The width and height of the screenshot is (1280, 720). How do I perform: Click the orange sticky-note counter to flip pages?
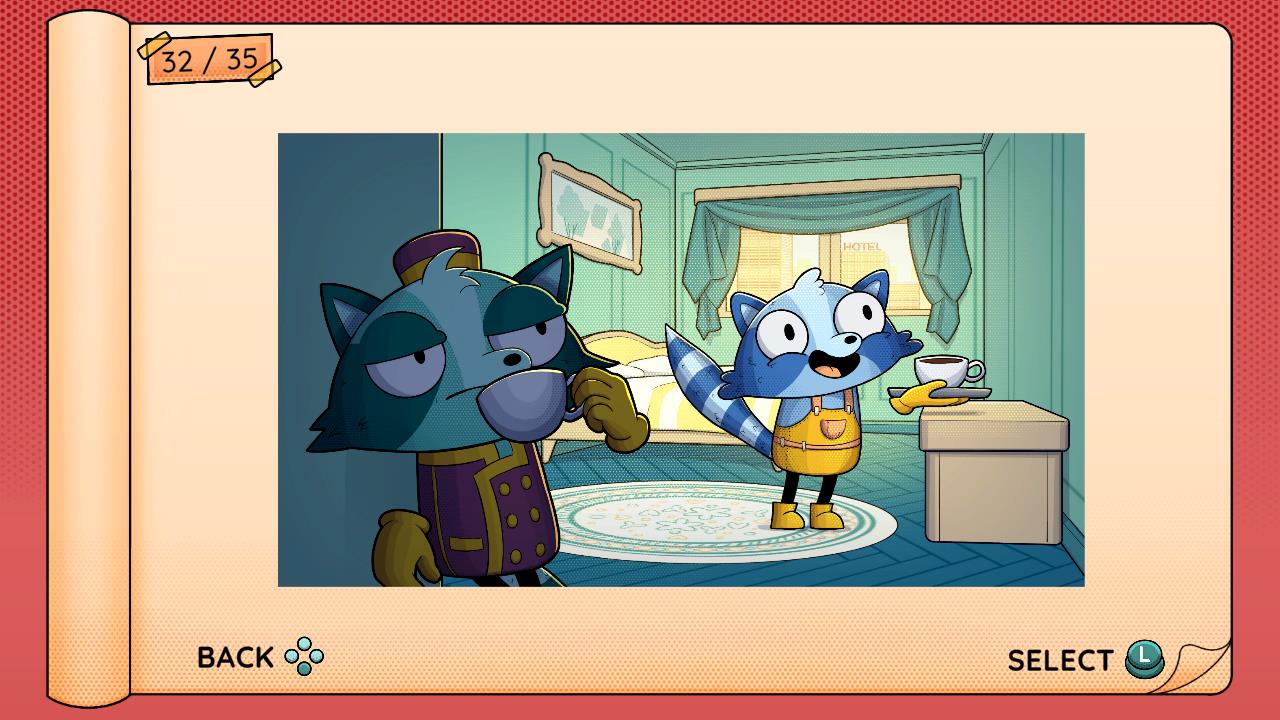pos(207,62)
